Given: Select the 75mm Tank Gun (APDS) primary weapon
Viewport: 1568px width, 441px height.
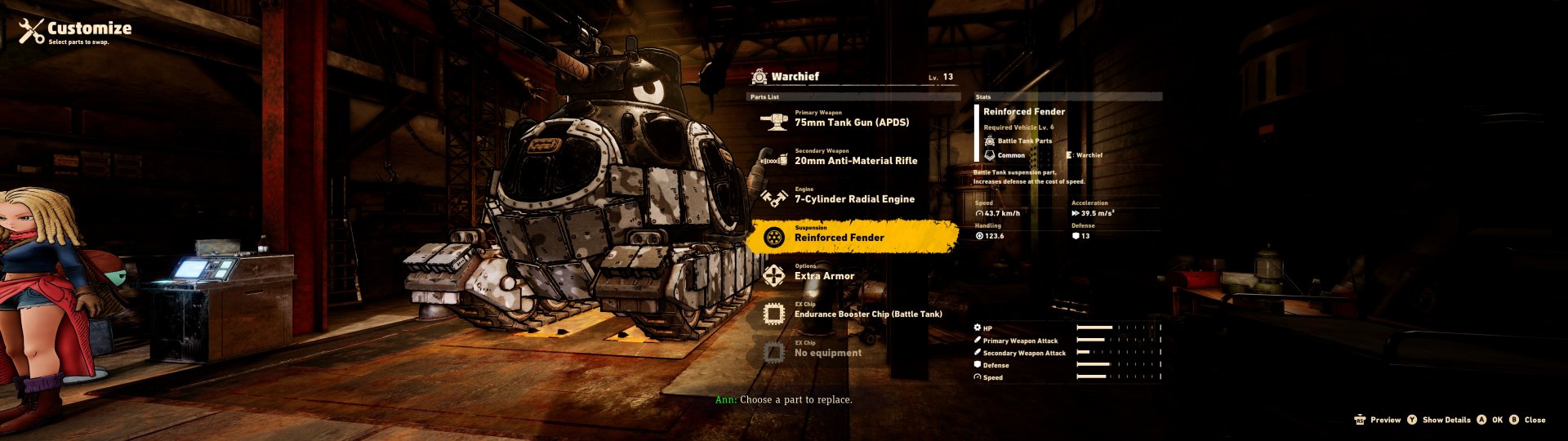Looking at the screenshot, I should [851, 122].
